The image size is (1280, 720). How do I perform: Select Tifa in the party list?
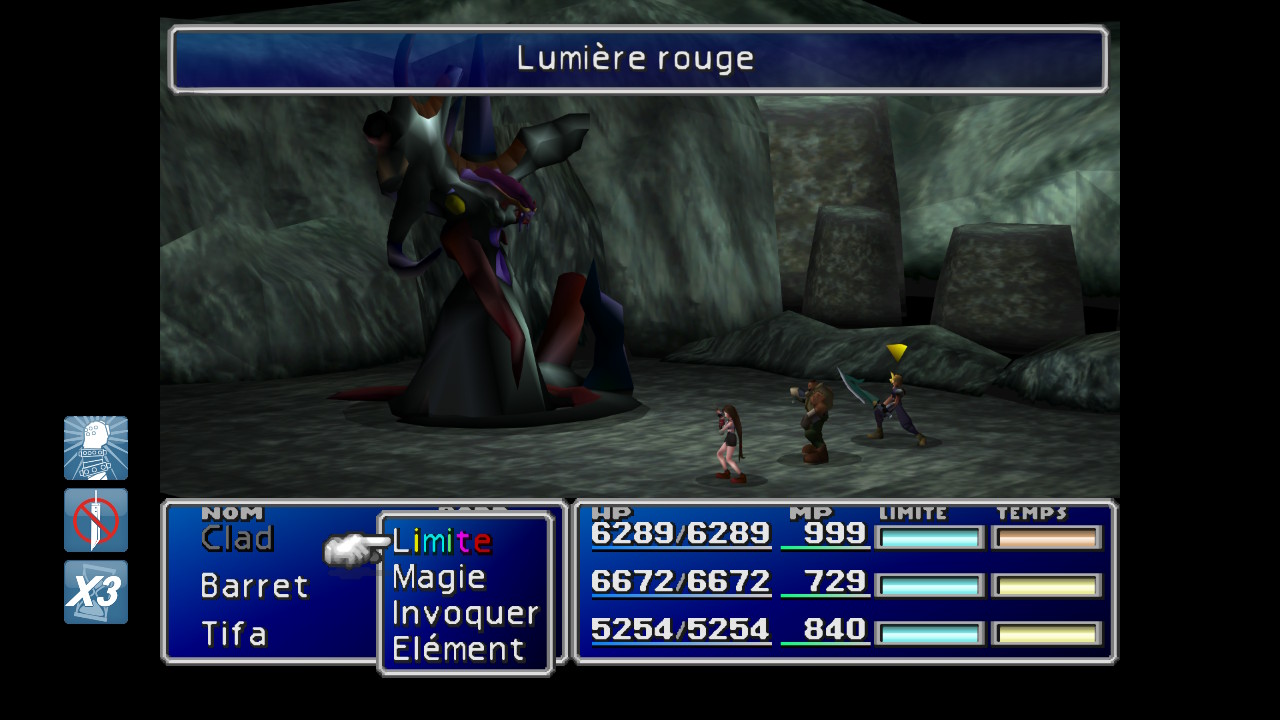click(234, 634)
